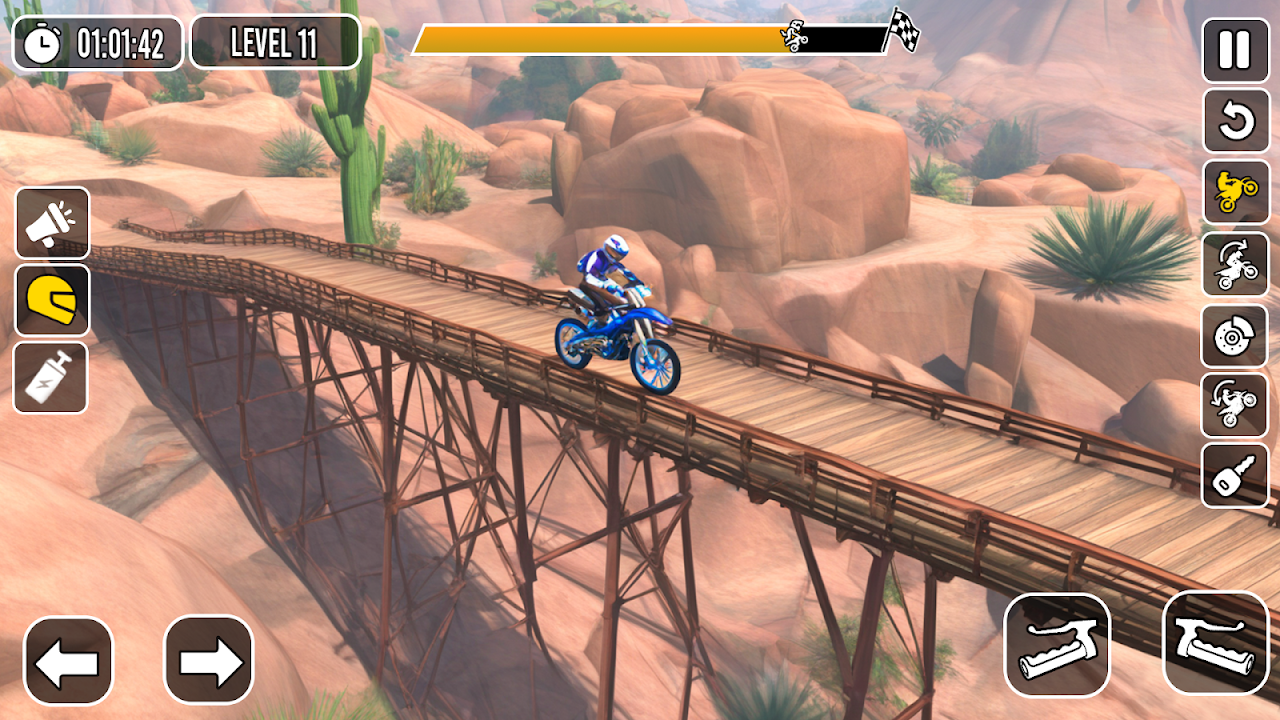This screenshot has height=720, width=1280.
Task: Activate the brake disc button
Action: tap(1235, 336)
